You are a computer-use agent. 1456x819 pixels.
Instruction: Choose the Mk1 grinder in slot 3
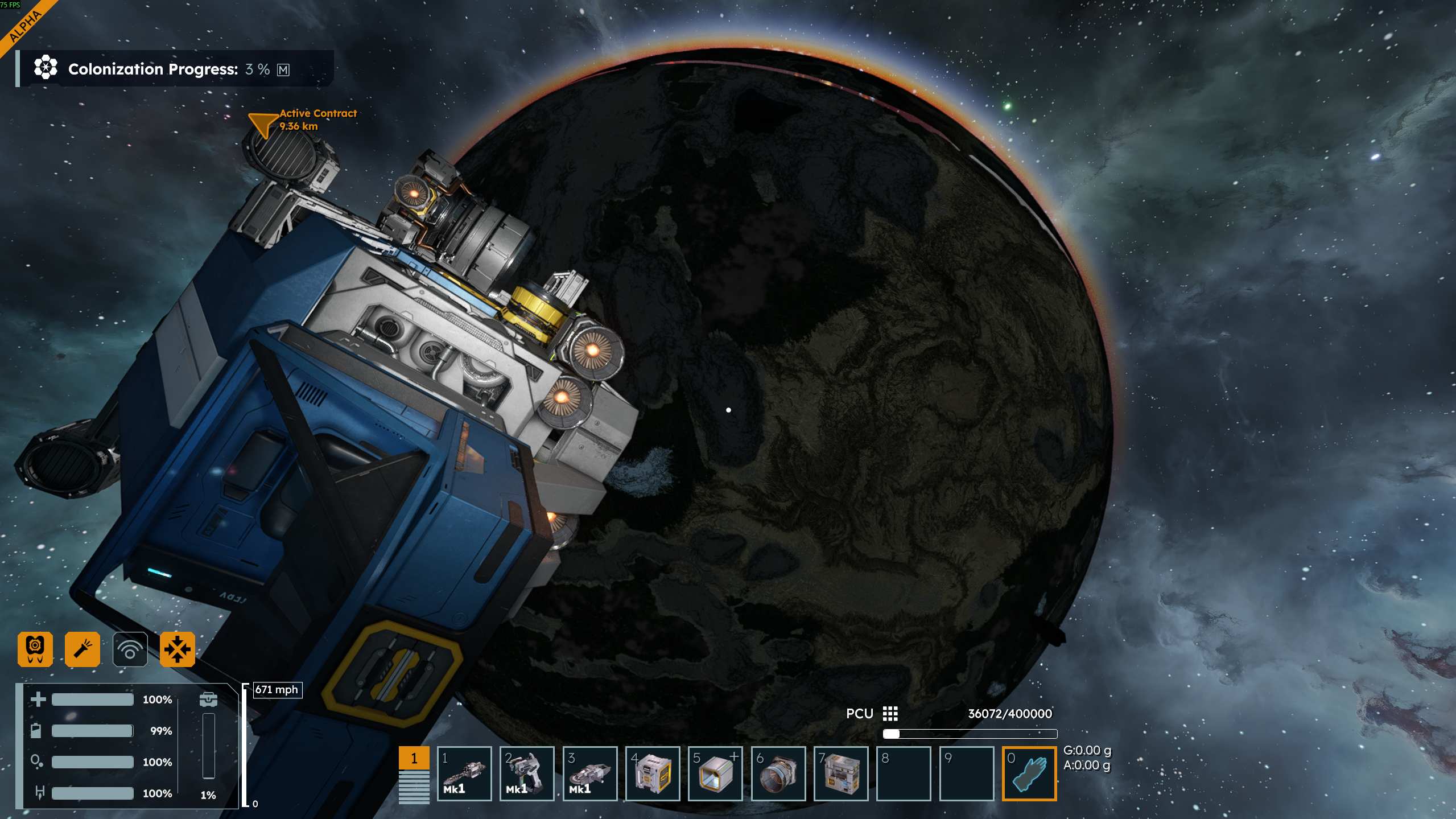[589, 773]
